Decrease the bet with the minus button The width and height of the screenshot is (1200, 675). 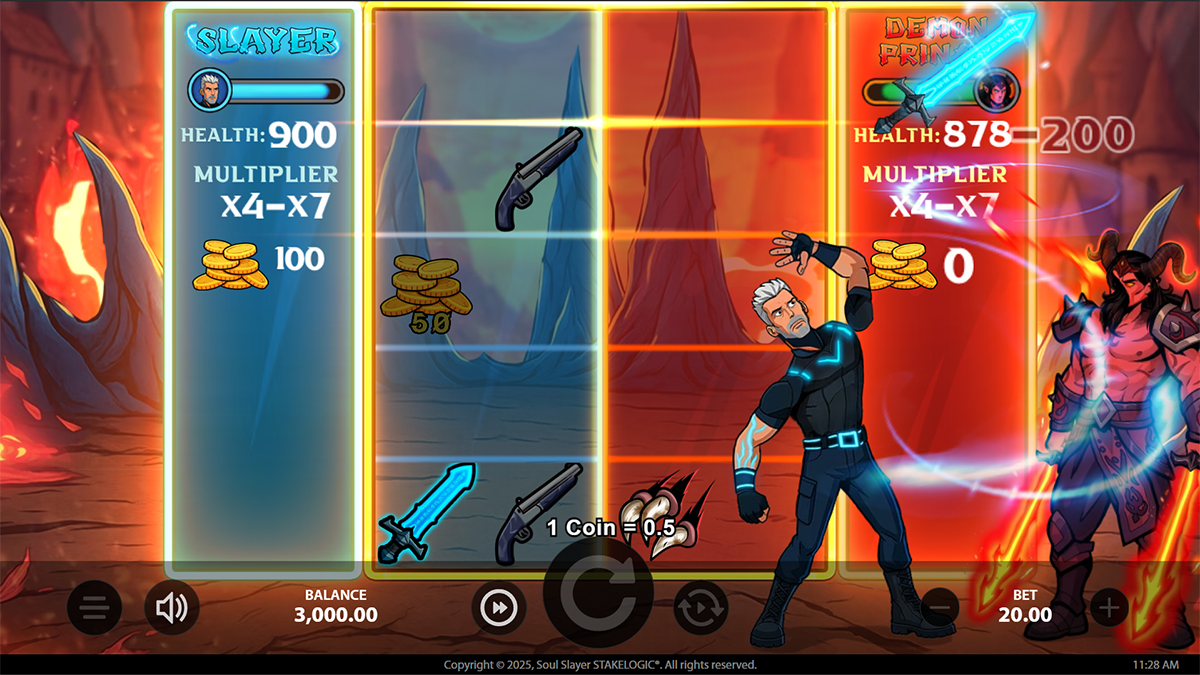click(x=940, y=605)
